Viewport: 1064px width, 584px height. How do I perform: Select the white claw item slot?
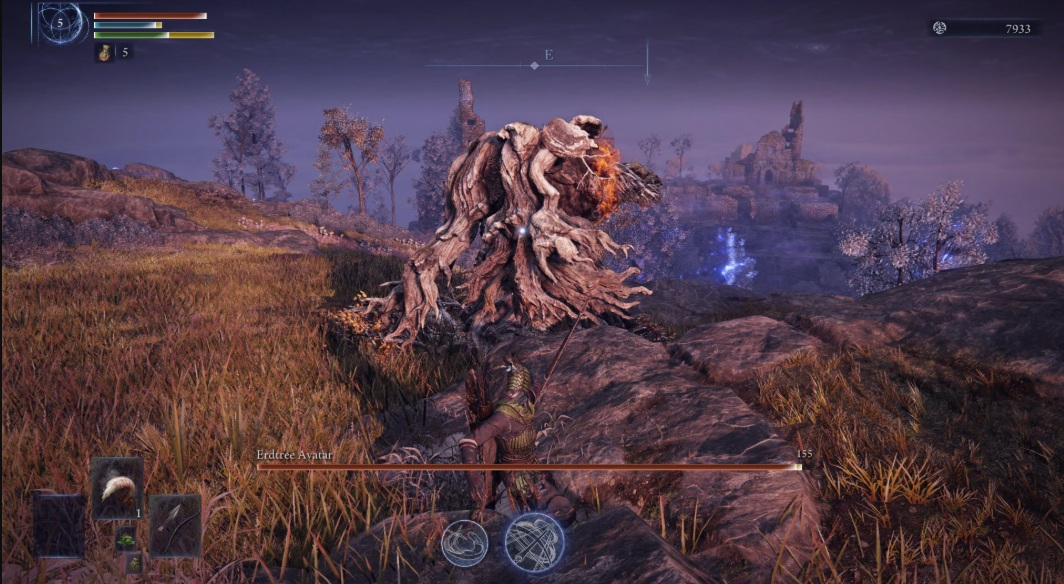pos(117,488)
